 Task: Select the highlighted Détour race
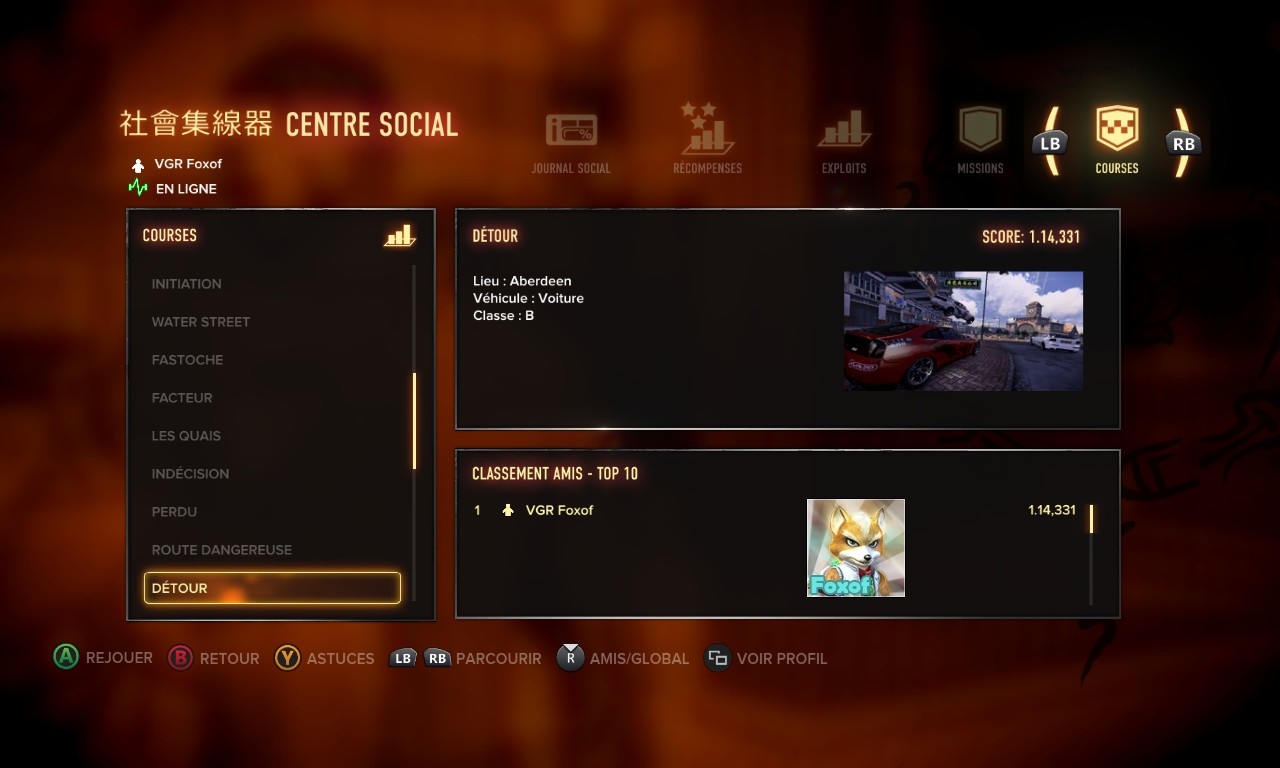pos(272,588)
